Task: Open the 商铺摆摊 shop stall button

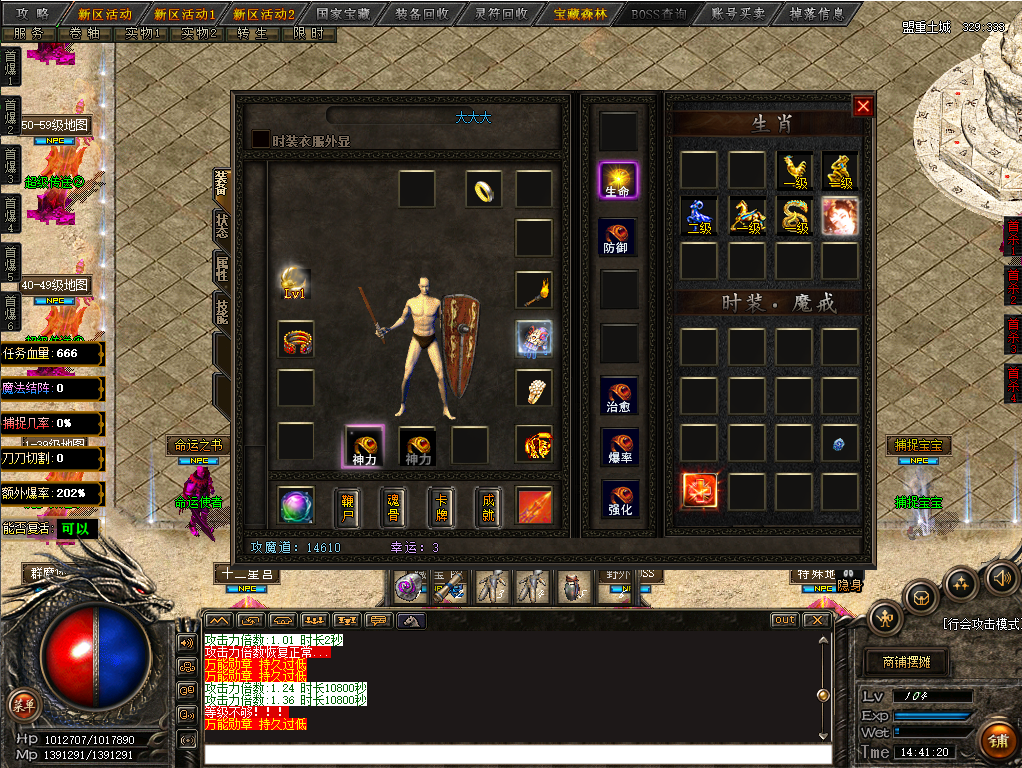Action: [x=908, y=662]
